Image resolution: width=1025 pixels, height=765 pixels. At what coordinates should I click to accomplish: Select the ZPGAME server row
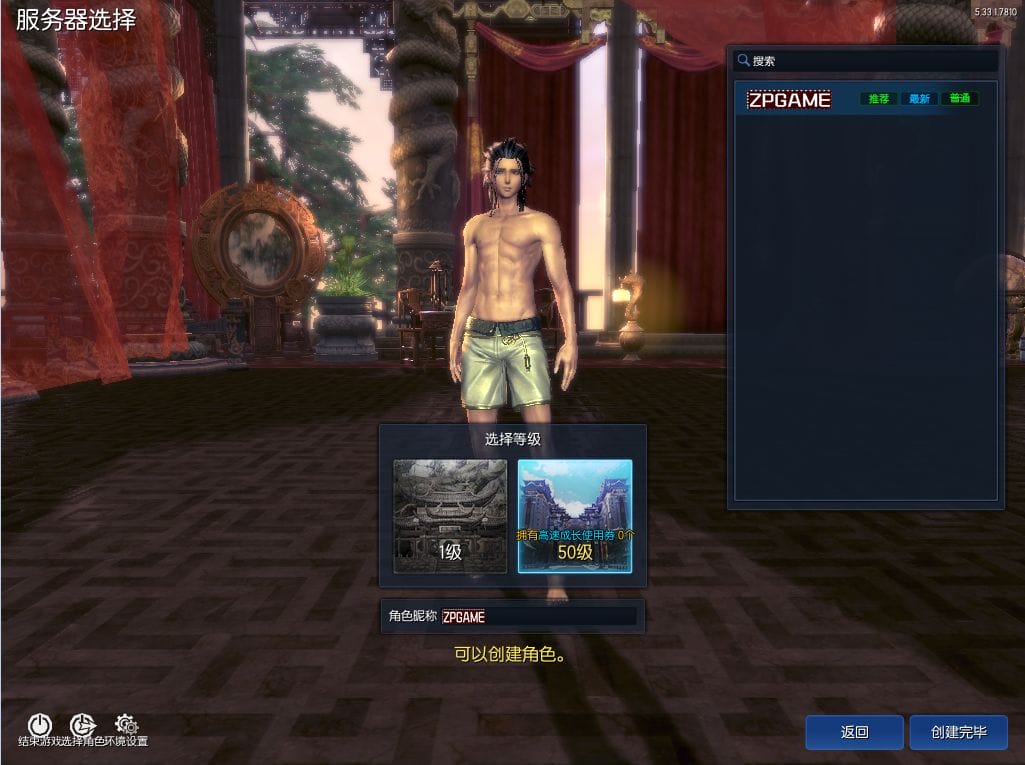[865, 100]
